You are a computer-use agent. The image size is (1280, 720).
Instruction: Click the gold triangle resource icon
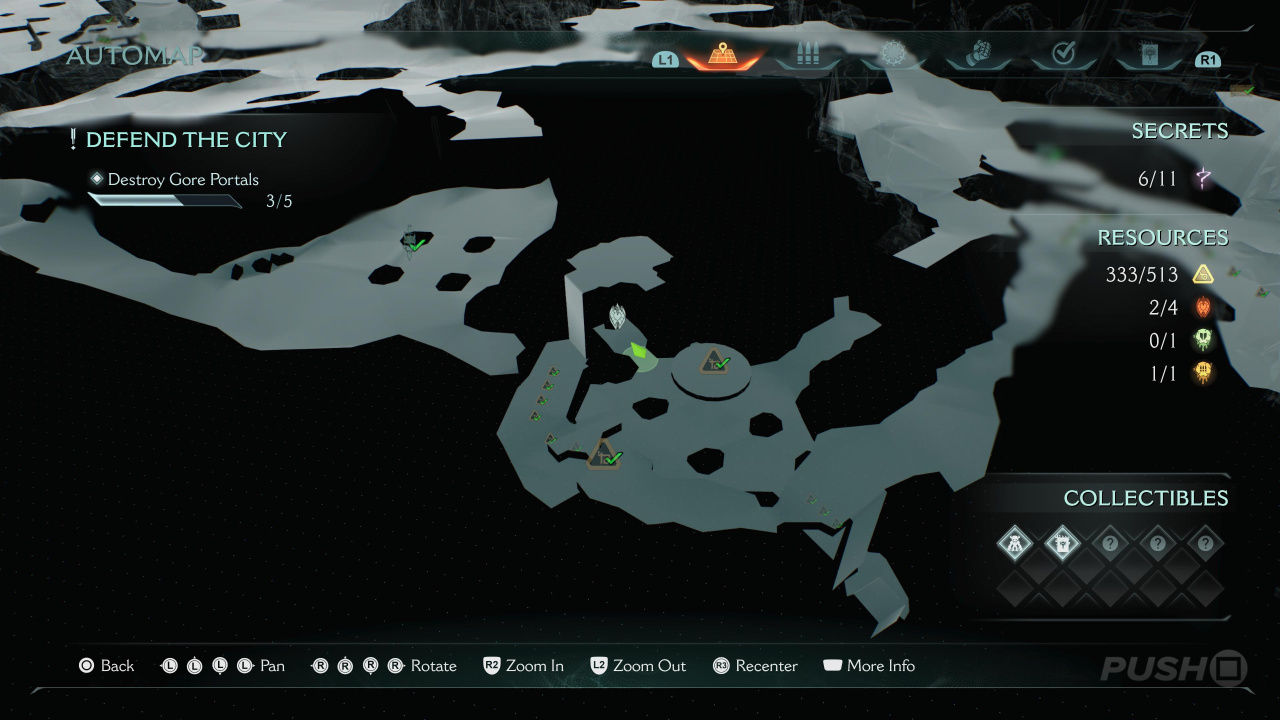coord(1203,274)
